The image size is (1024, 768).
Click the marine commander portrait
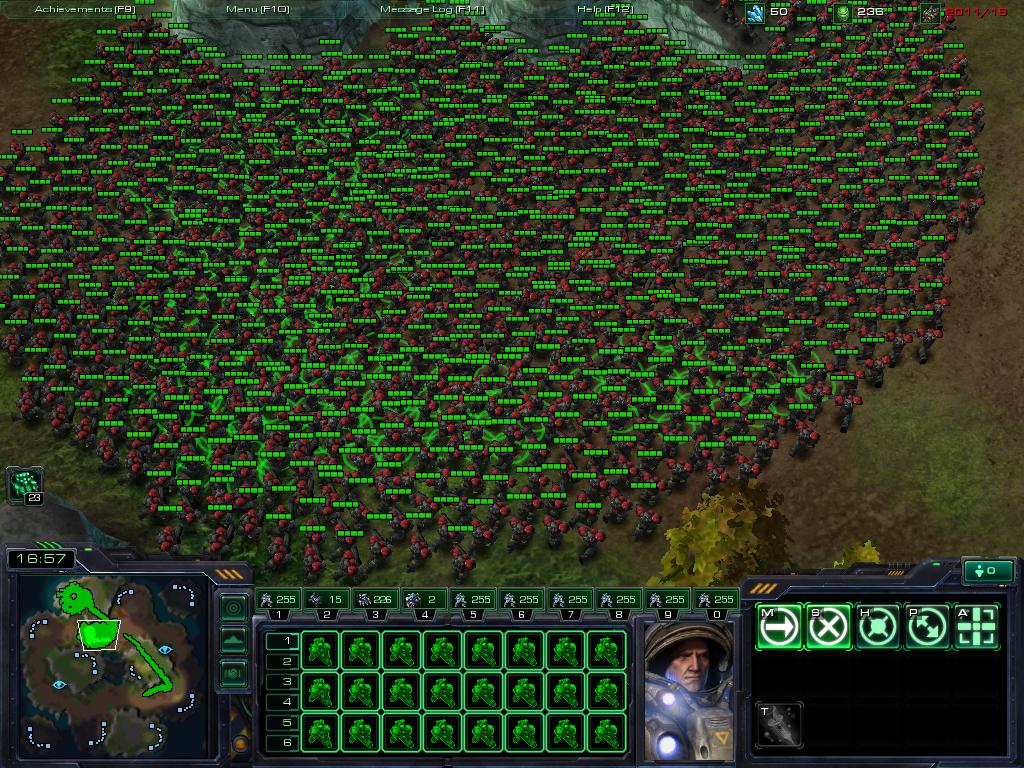[688, 688]
